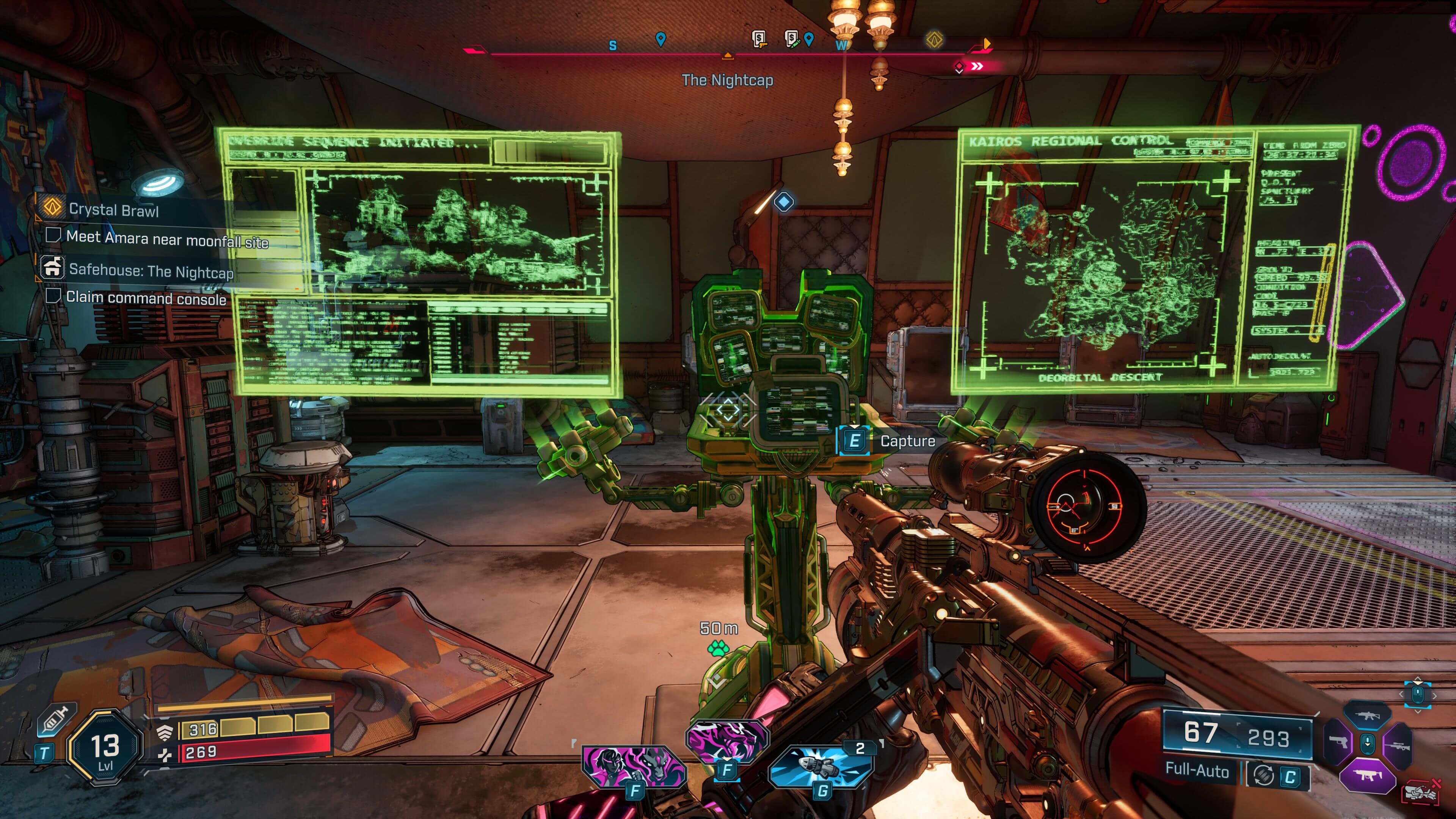Click the pistol icon in the weapon panel
Viewport: 1456px width, 819px height.
tap(1338, 742)
